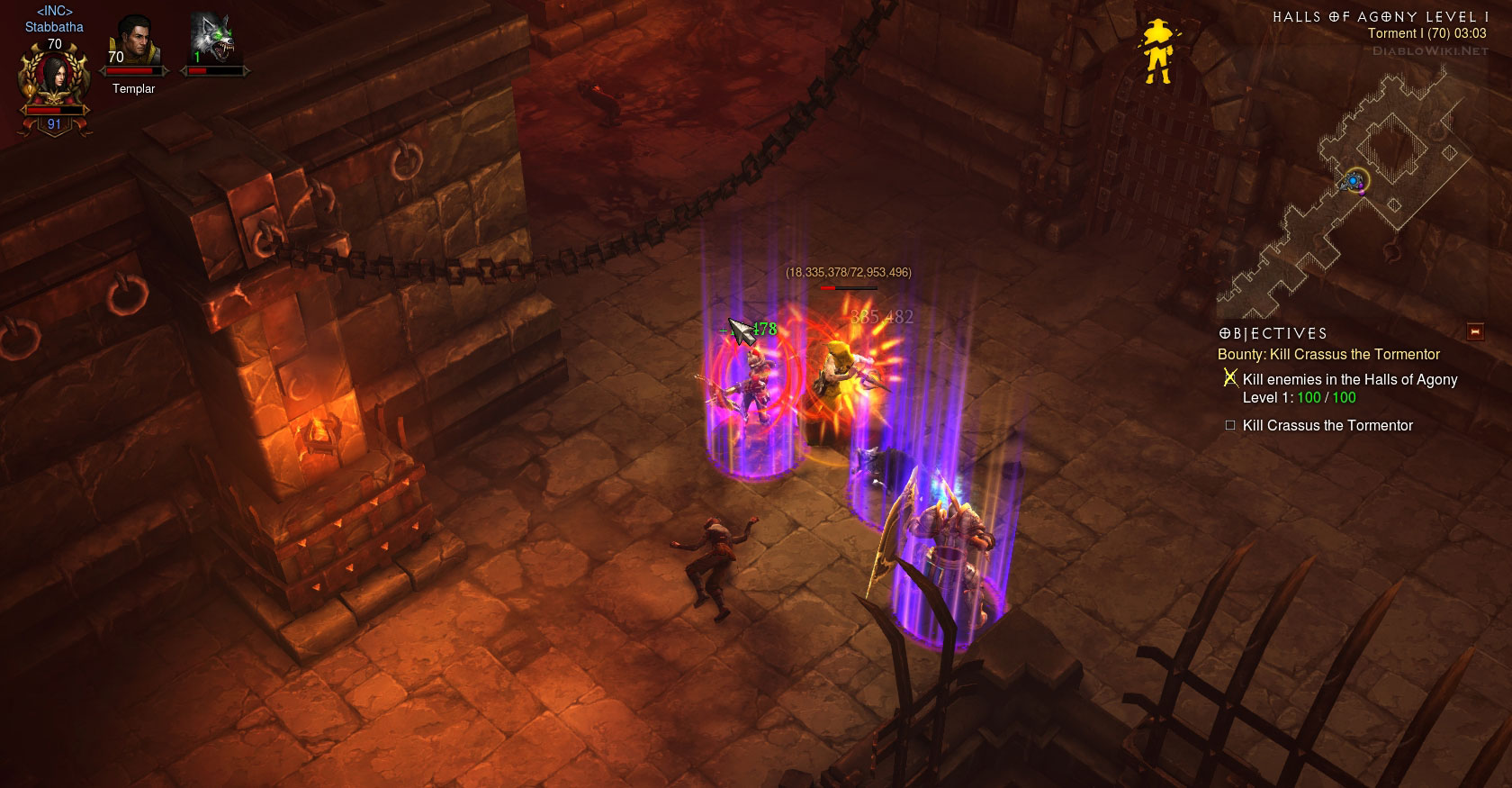The height and width of the screenshot is (788, 1512).
Task: Open the Templar follower portrait
Action: tap(134, 42)
